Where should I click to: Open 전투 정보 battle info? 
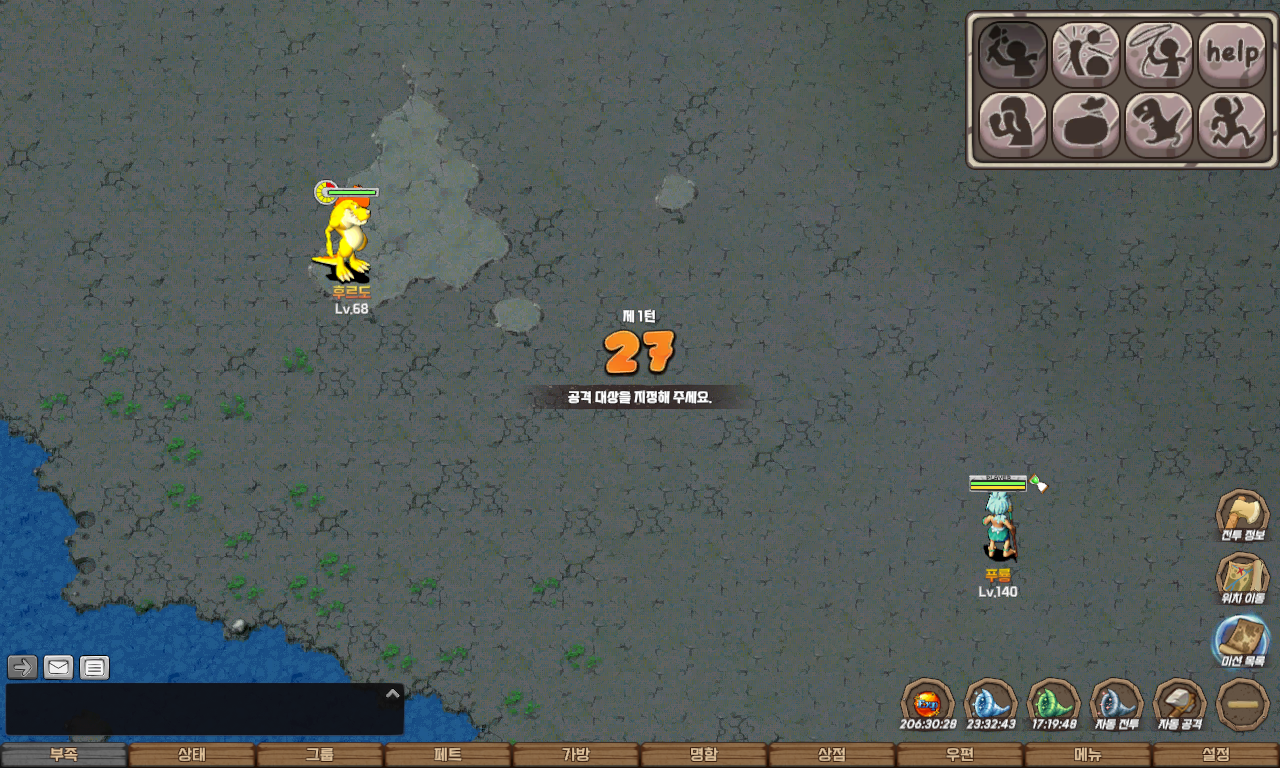tap(1242, 516)
